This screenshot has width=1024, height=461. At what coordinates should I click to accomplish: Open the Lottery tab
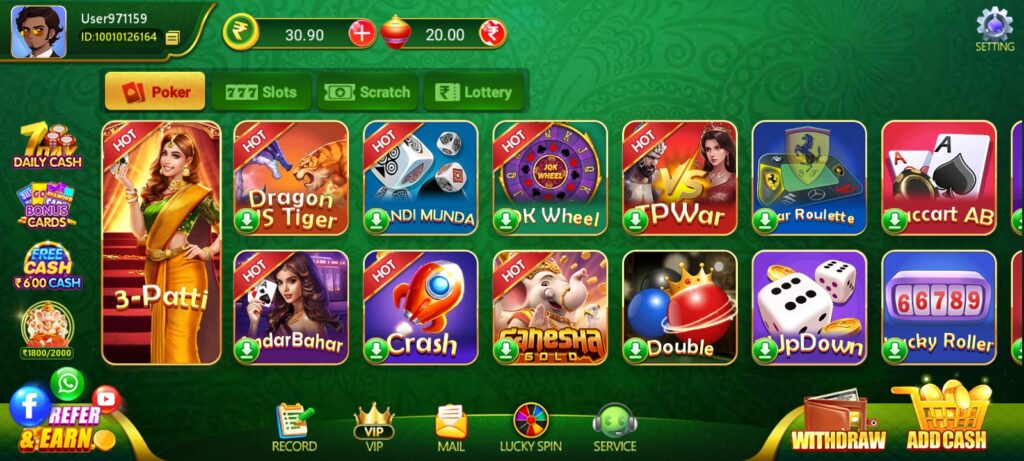point(475,92)
